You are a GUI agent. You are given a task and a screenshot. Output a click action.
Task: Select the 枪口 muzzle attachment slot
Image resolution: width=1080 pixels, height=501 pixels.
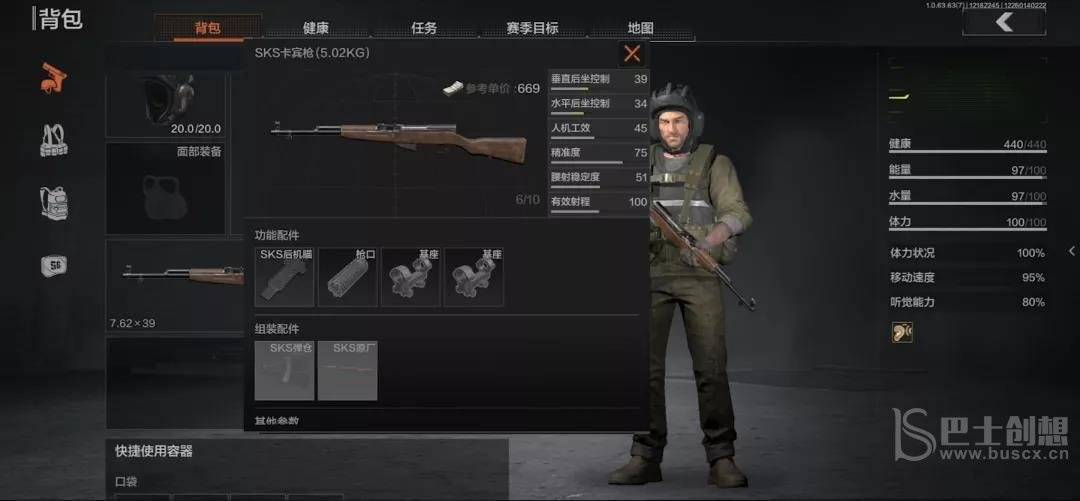point(348,277)
